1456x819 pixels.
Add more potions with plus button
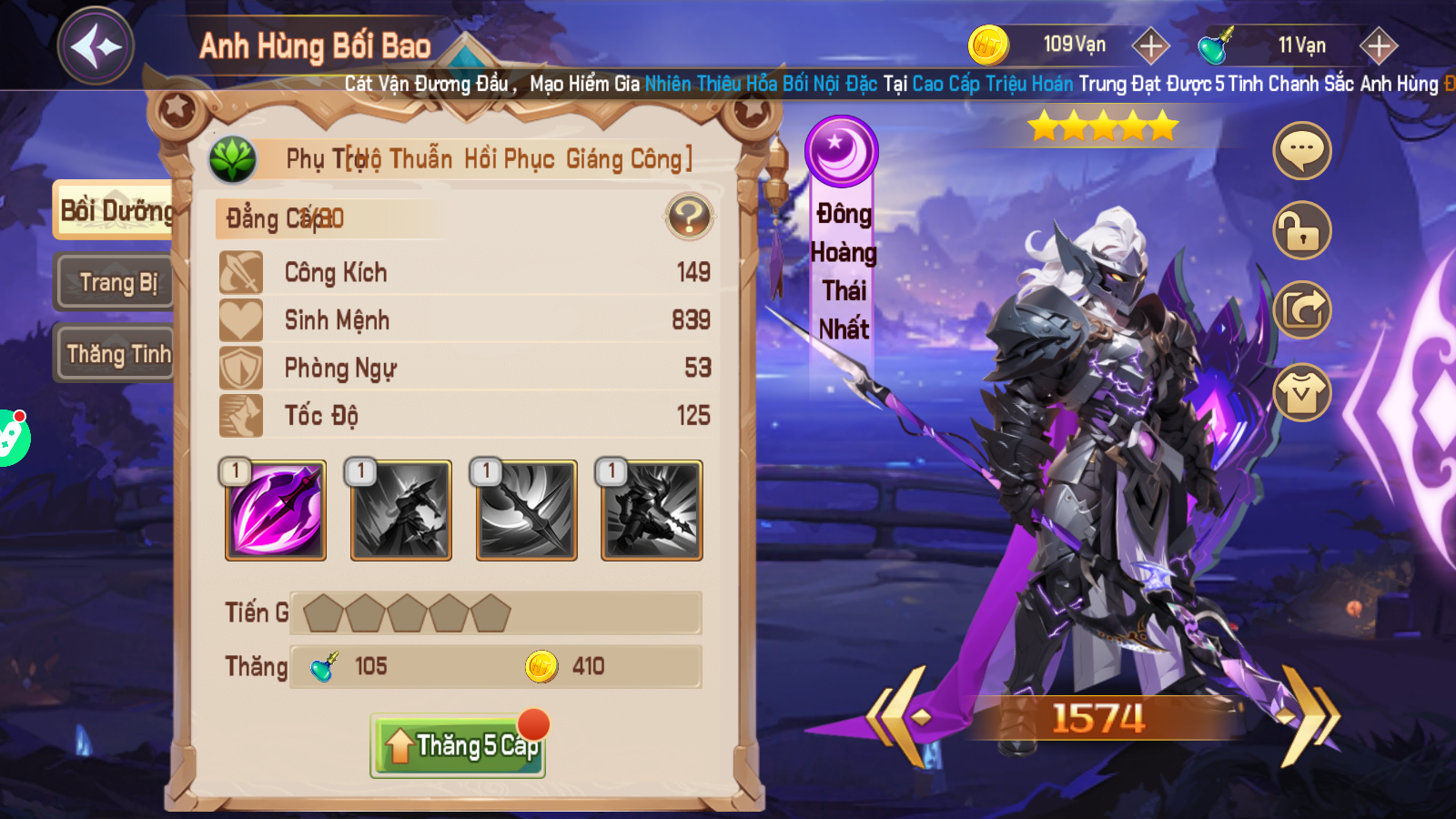(1379, 45)
